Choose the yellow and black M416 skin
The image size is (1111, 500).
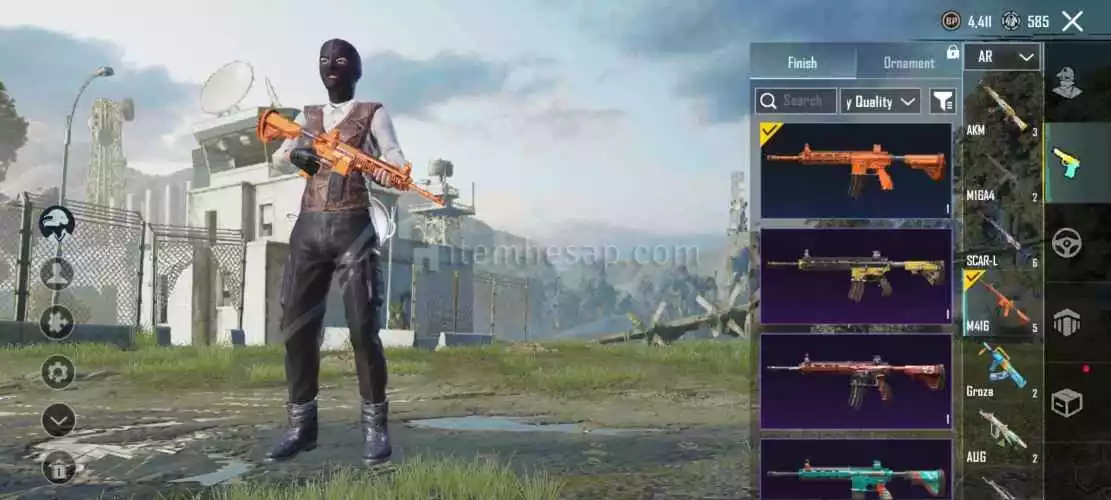[856, 275]
